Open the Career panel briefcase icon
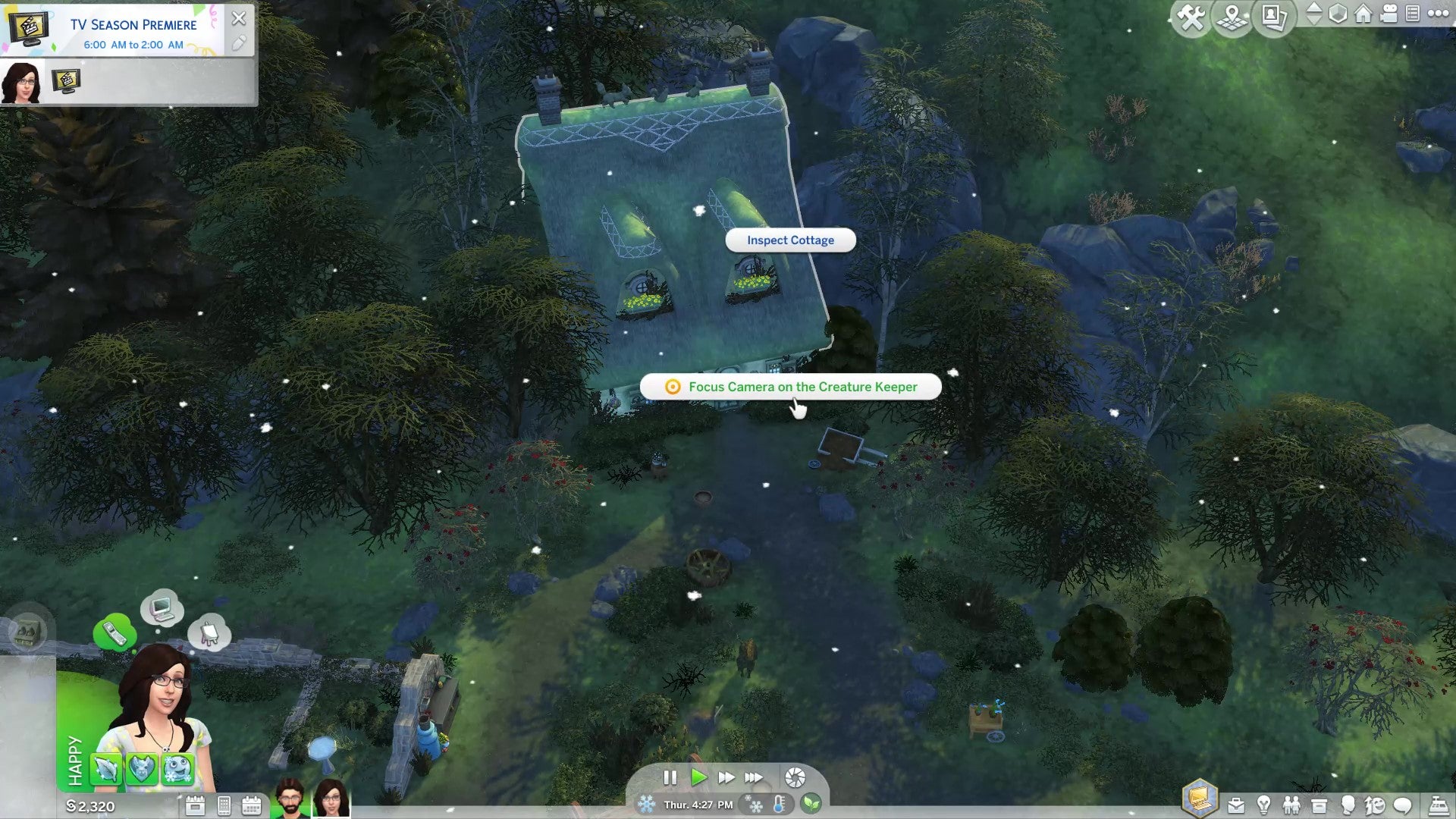This screenshot has width=1456, height=819. [x=1235, y=805]
